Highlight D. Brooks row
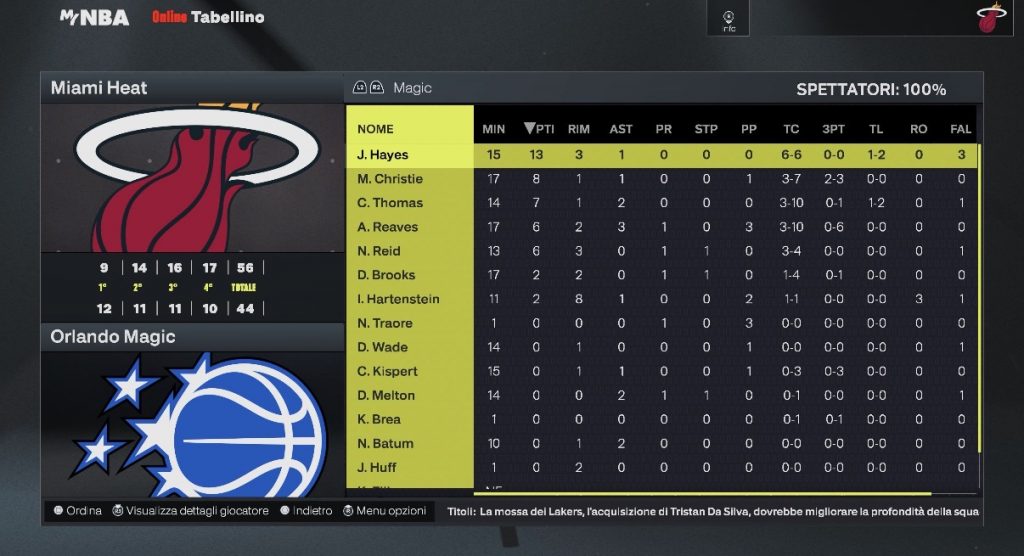This screenshot has height=556, width=1024. [386, 275]
